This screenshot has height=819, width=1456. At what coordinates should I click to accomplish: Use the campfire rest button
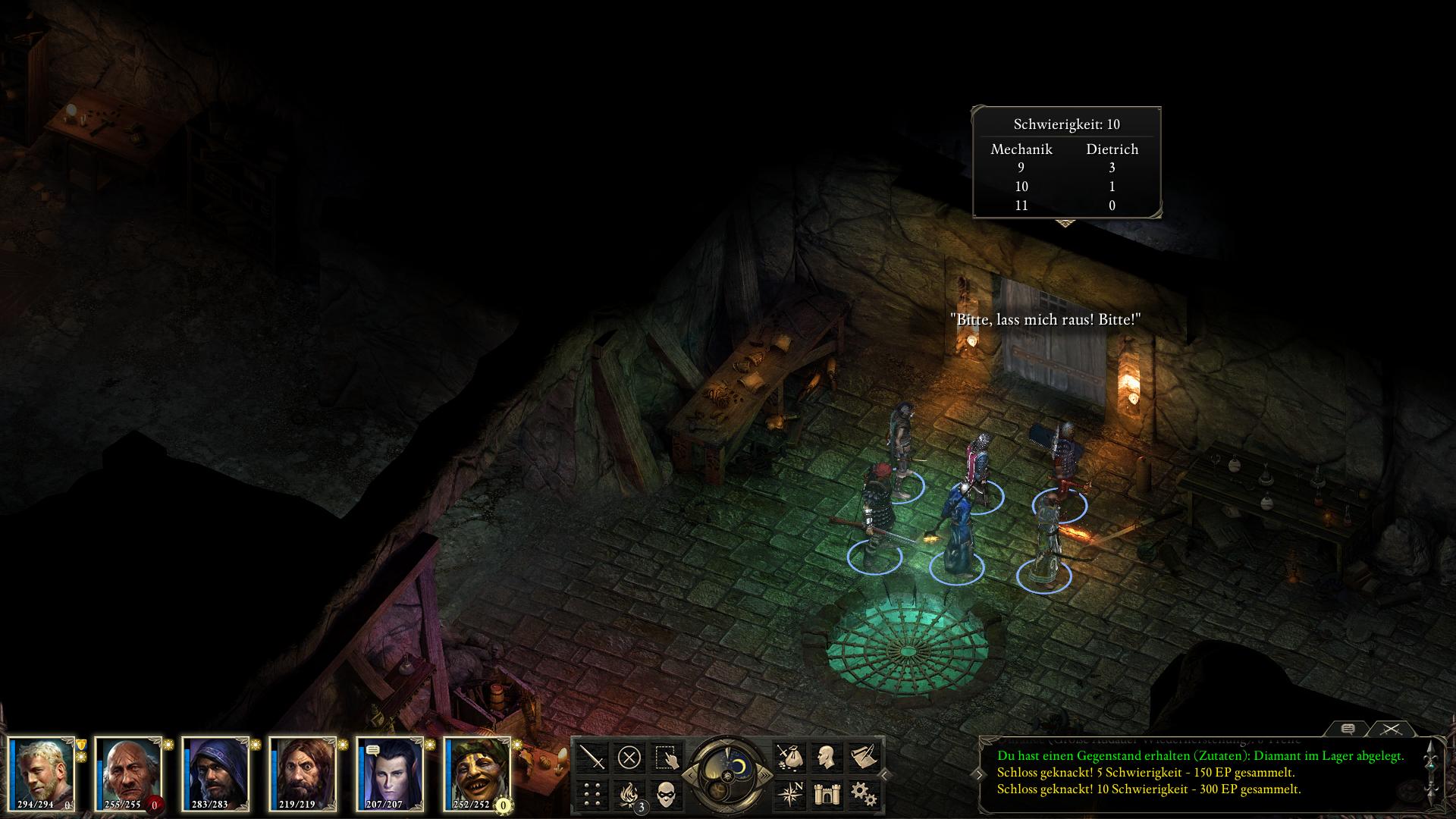[x=629, y=794]
